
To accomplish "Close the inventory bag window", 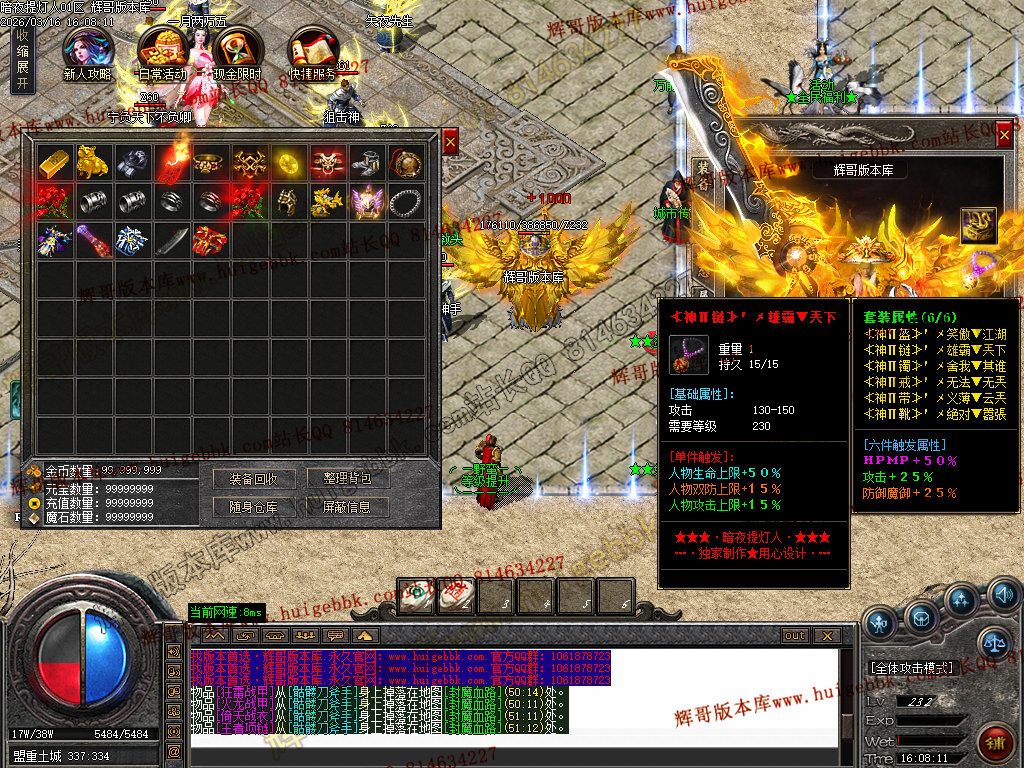I will click(x=449, y=143).
